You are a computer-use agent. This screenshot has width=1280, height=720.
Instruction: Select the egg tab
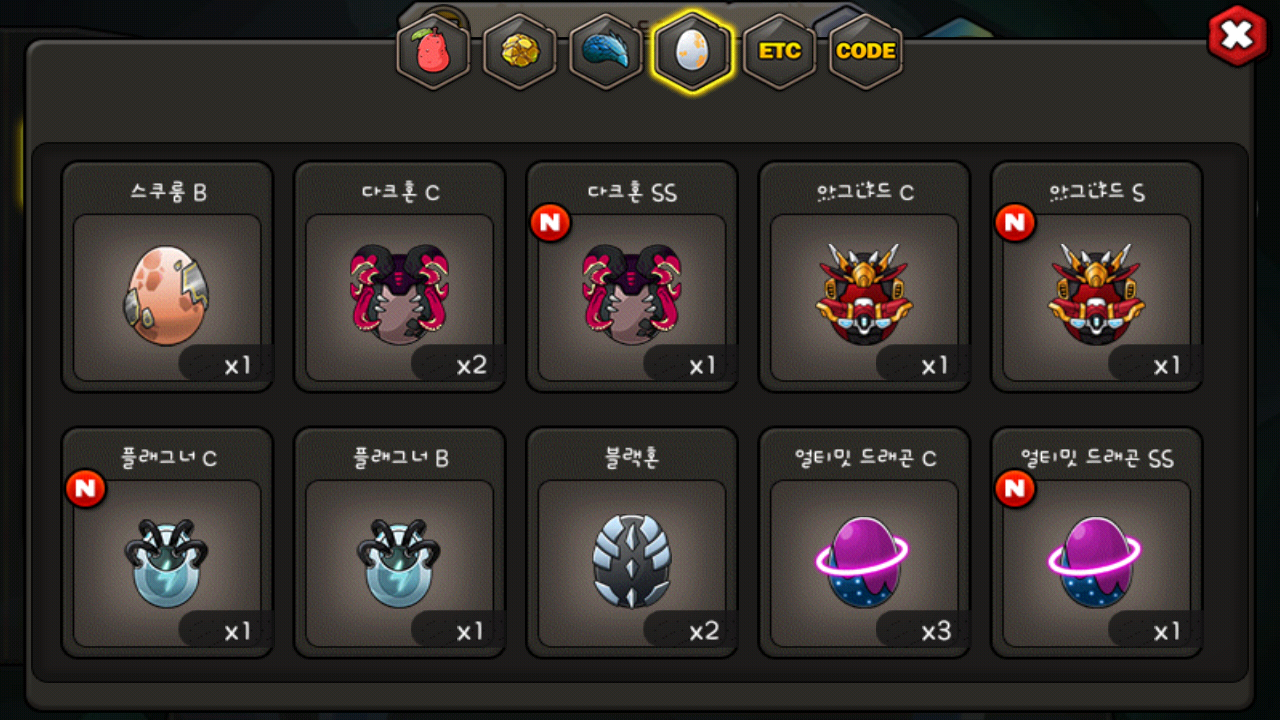pyautogui.click(x=692, y=52)
